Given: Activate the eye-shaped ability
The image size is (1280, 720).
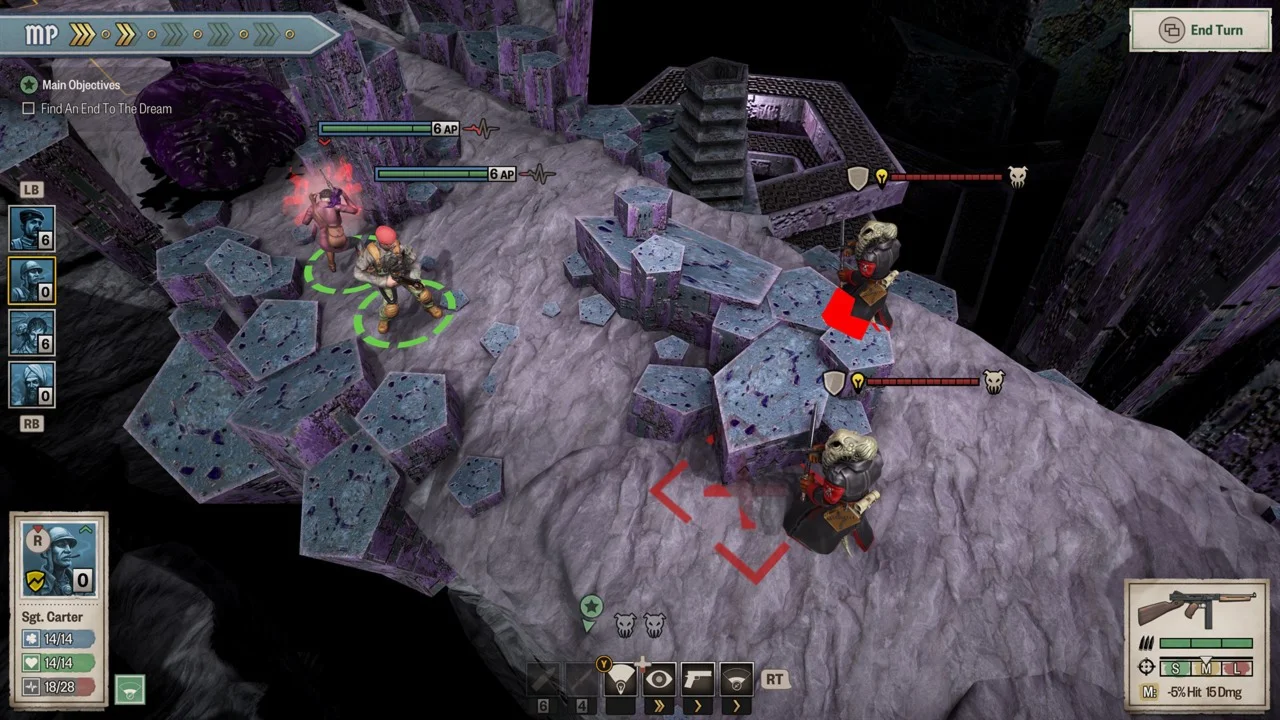Looking at the screenshot, I should [659, 682].
